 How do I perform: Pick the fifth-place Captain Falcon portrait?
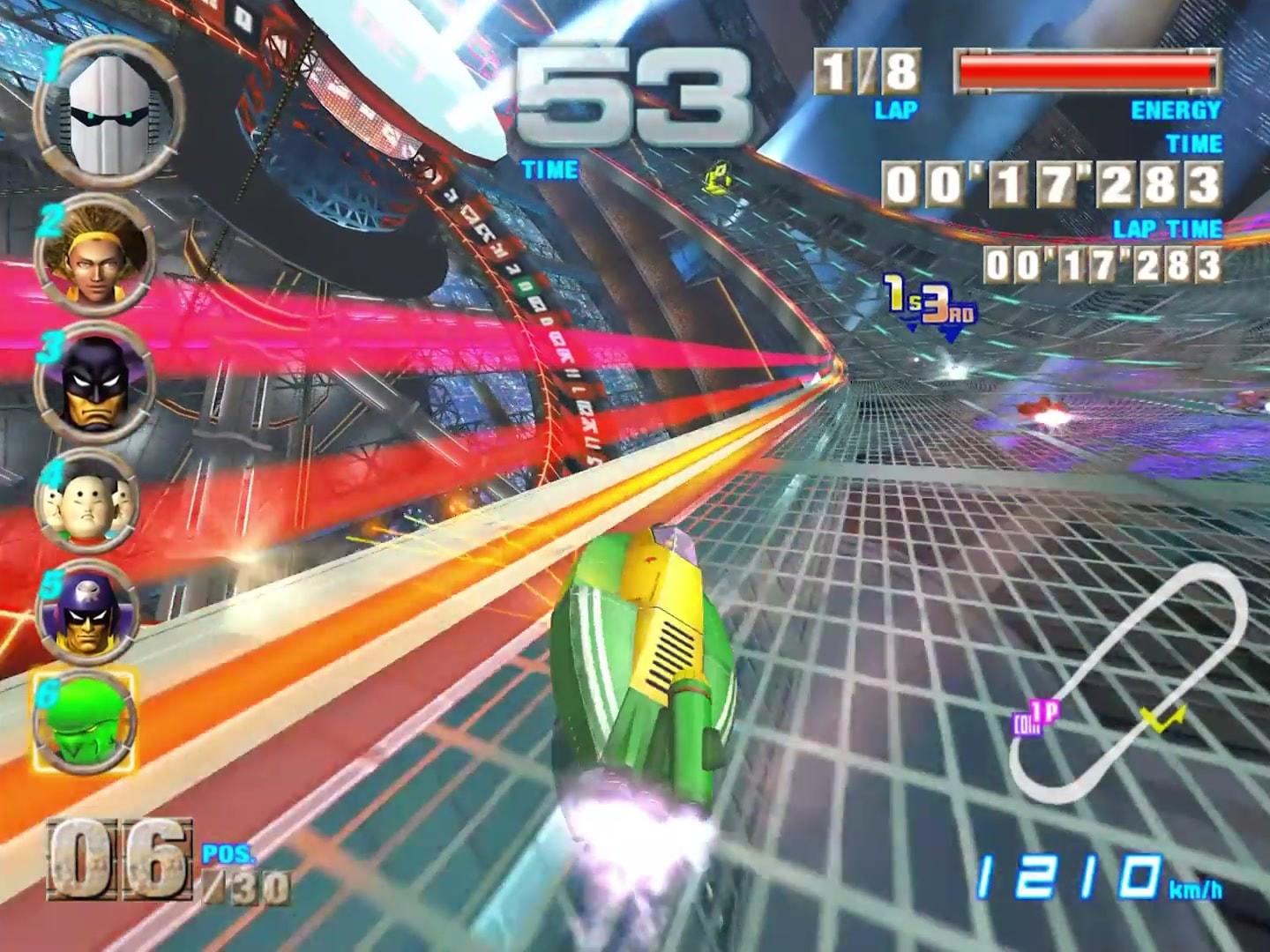[x=86, y=613]
